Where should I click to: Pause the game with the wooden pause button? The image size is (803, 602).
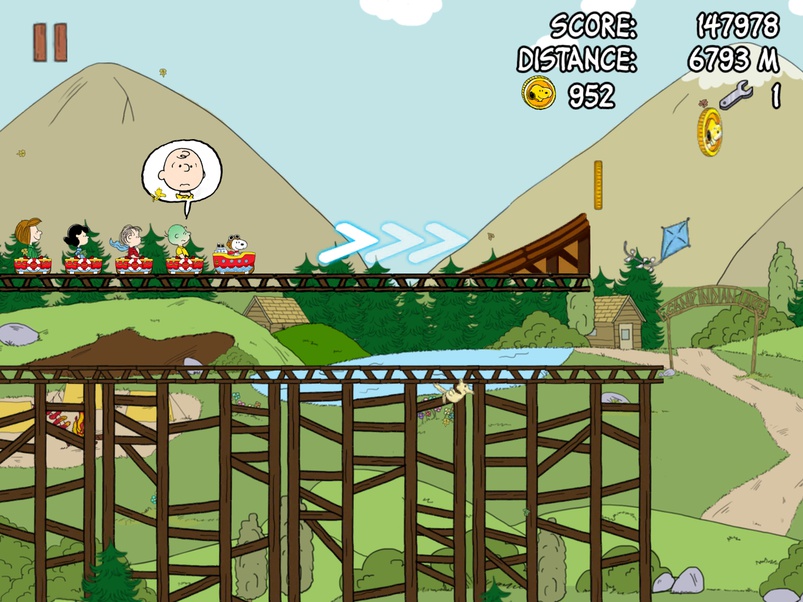50,42
